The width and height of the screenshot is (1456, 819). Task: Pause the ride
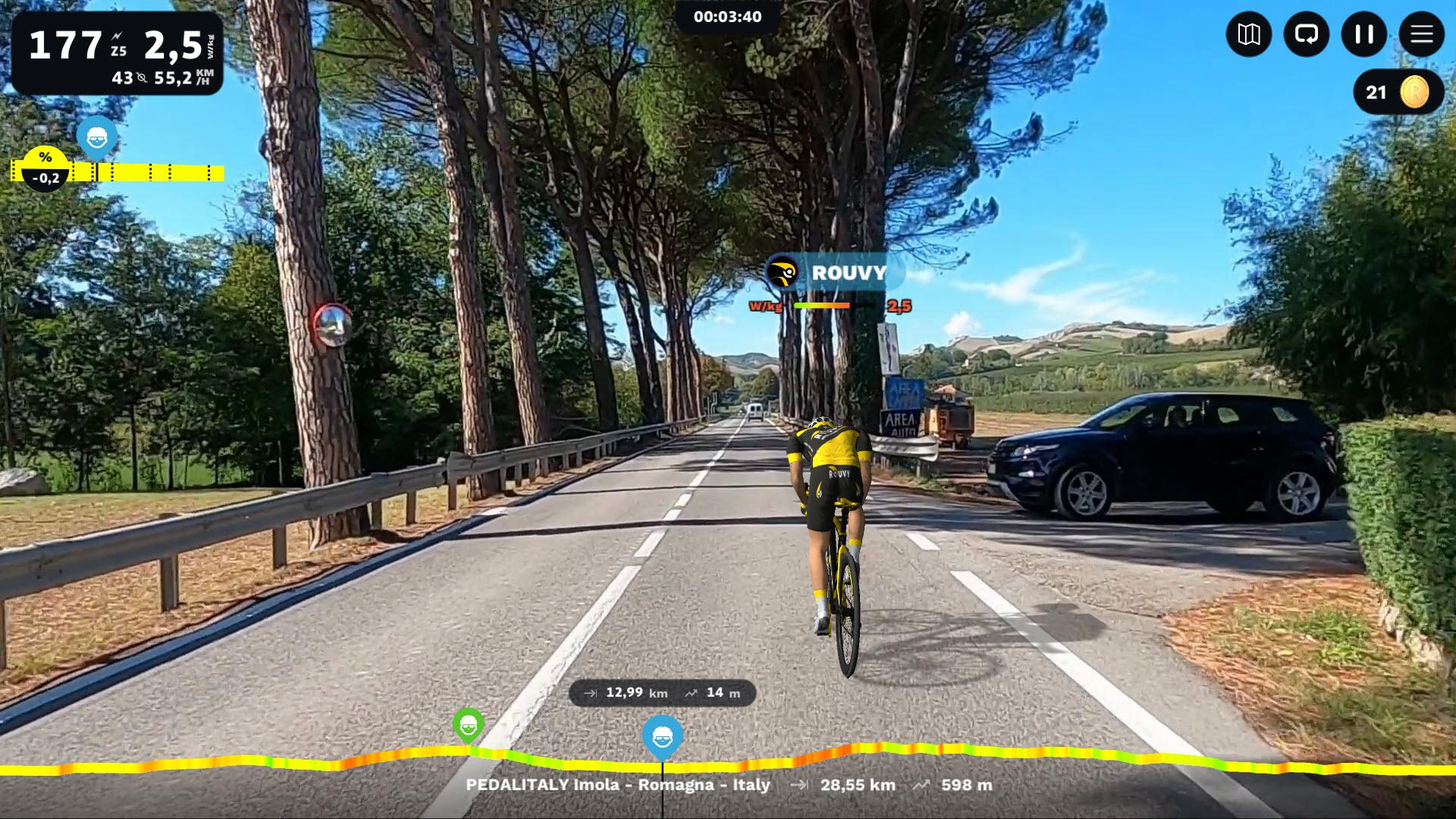click(1363, 34)
